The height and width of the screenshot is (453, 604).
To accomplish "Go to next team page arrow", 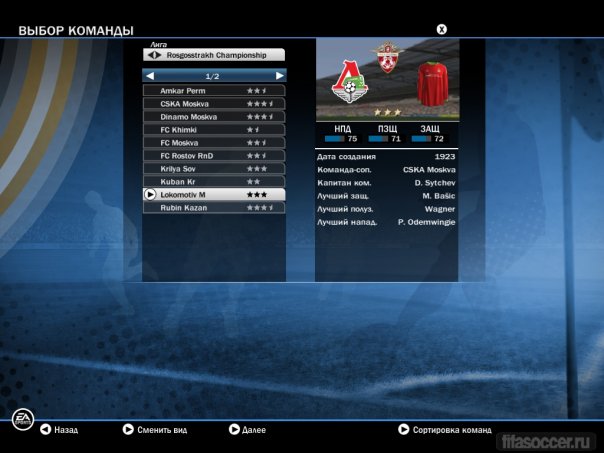I will 280,75.
